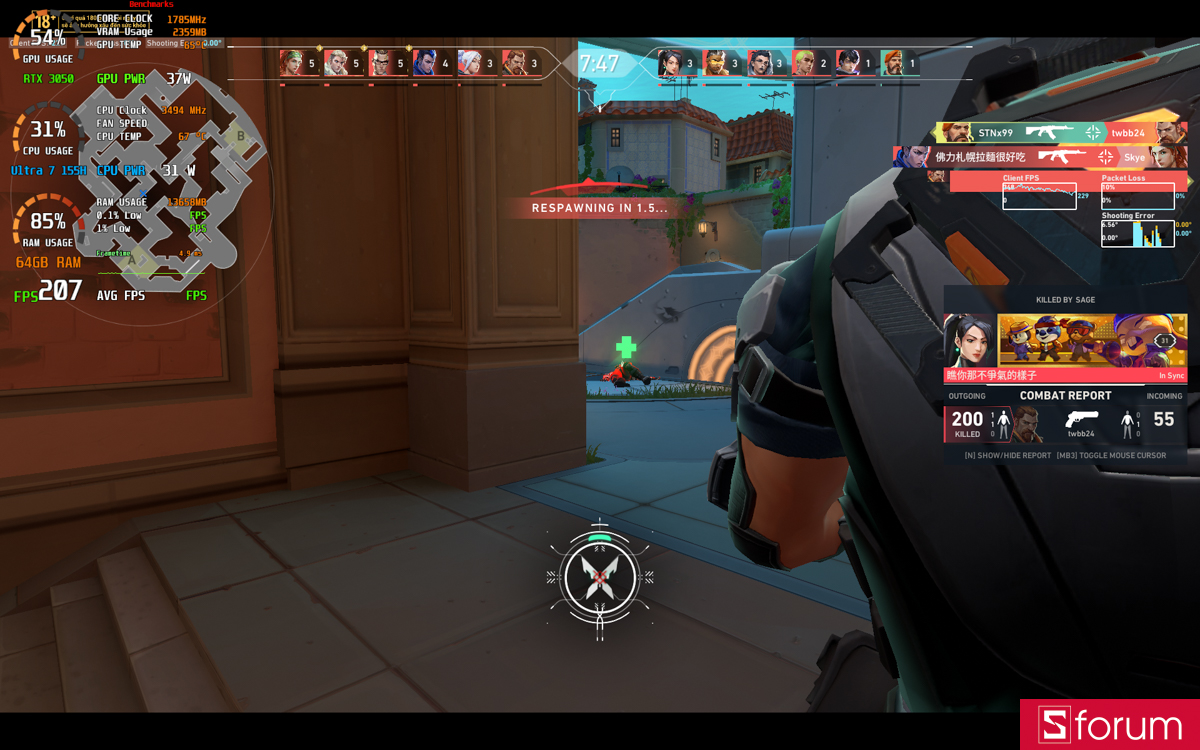Select the twbb24 combat report row
This screenshot has height=750, width=1200.
(x=1065, y=421)
